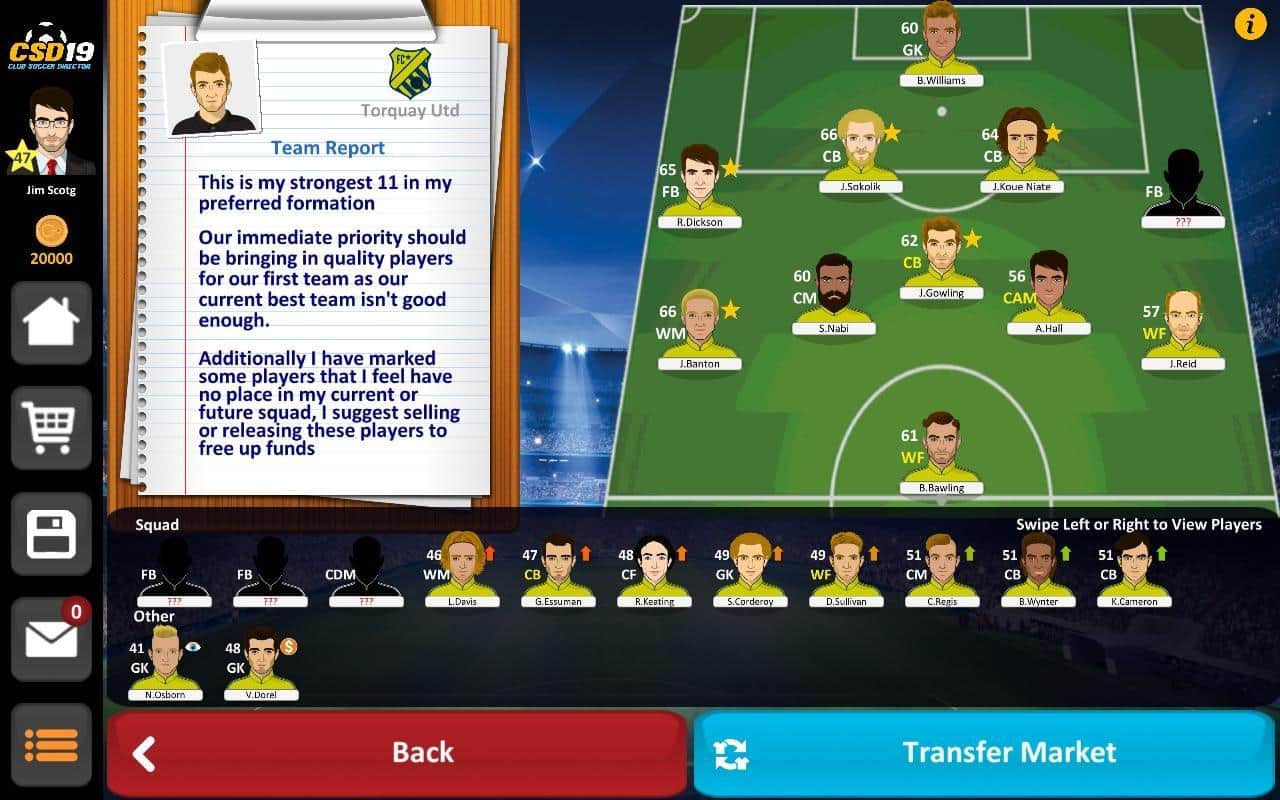Pick R.Keating from the squad row
Screen dimensions: 1280x800
coord(654,570)
